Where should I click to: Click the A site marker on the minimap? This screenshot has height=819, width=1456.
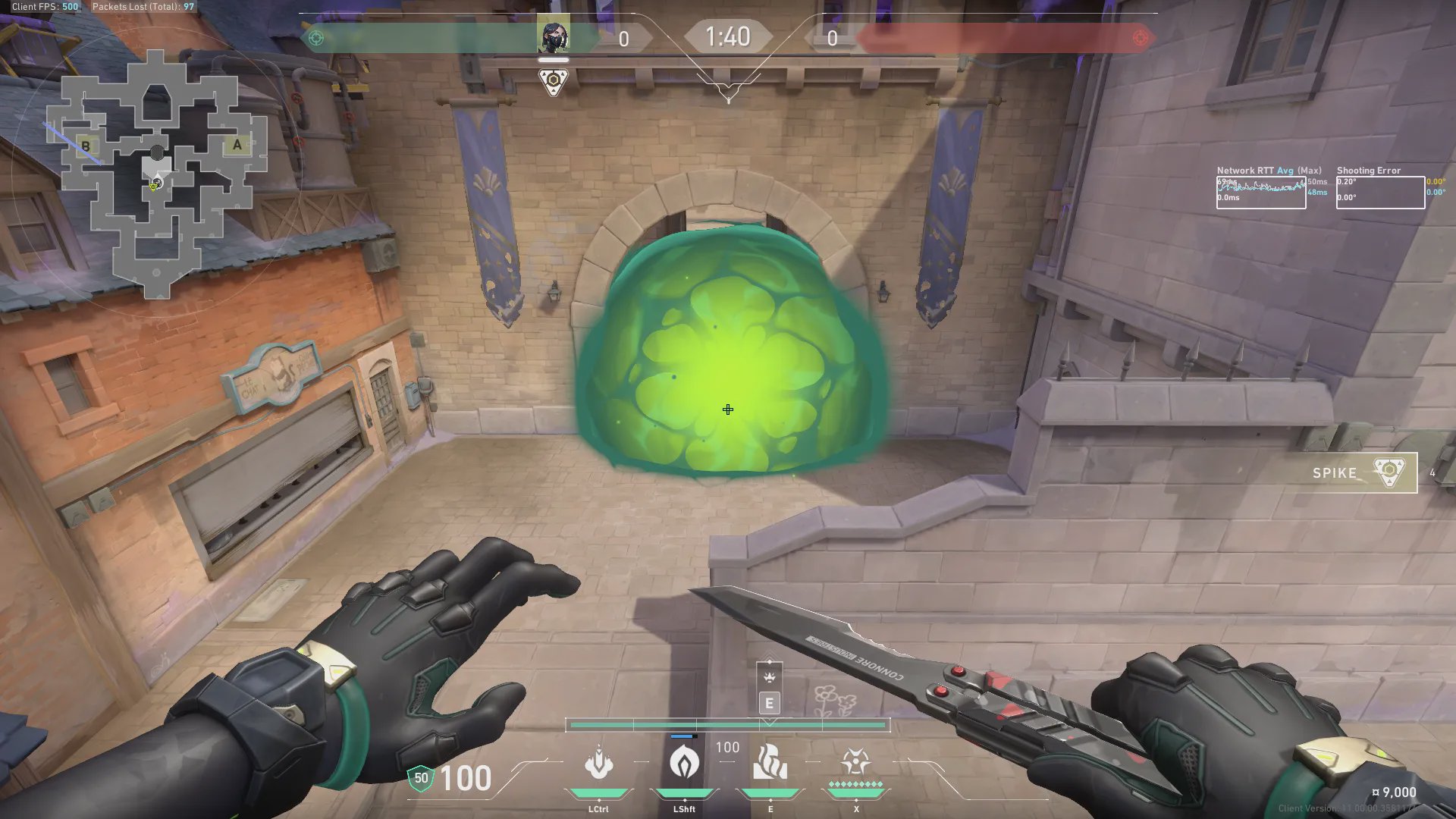[x=237, y=145]
